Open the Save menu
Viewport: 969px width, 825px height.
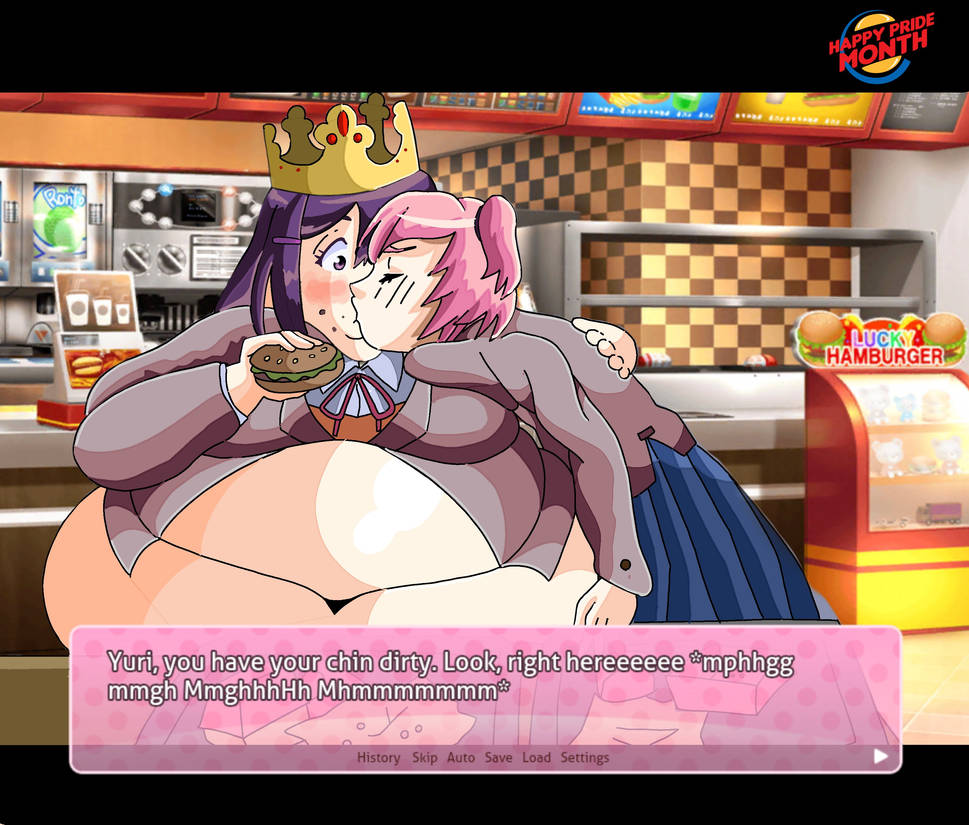(498, 758)
